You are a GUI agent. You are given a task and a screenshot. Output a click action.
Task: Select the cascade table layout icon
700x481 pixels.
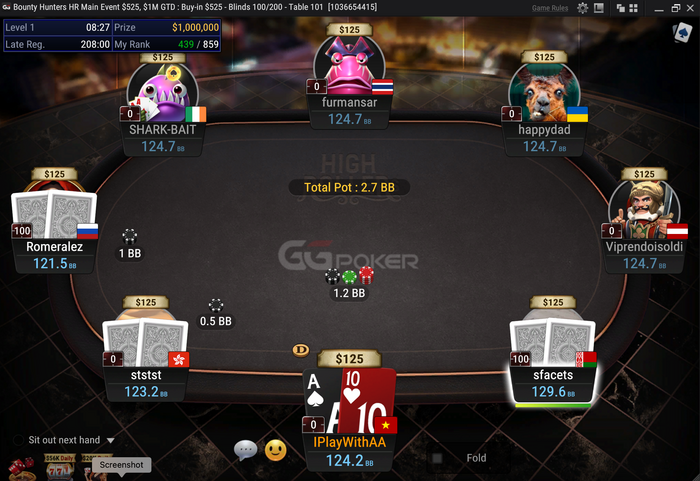click(621, 7)
